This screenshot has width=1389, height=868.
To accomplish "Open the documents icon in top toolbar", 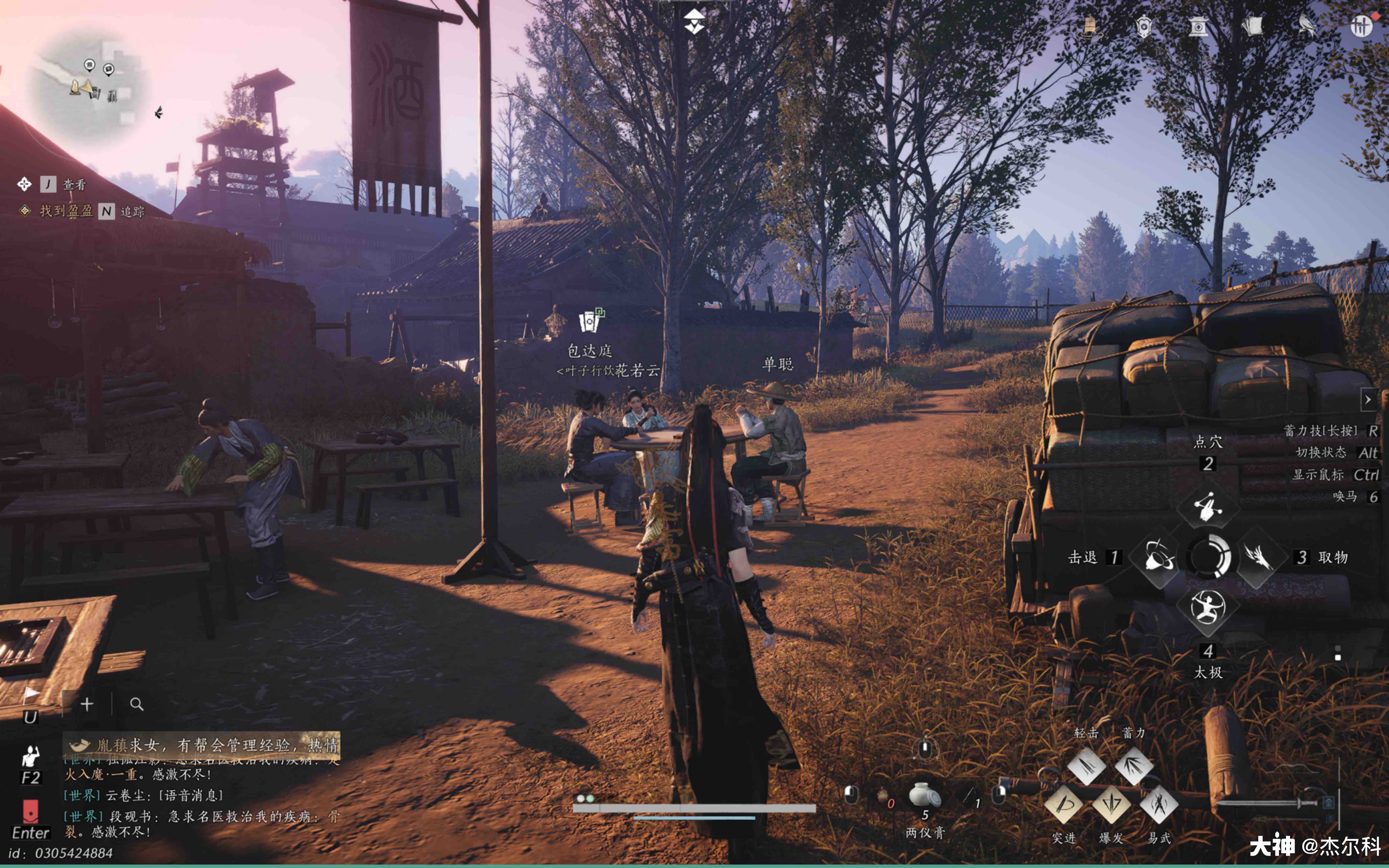I will tap(1255, 25).
